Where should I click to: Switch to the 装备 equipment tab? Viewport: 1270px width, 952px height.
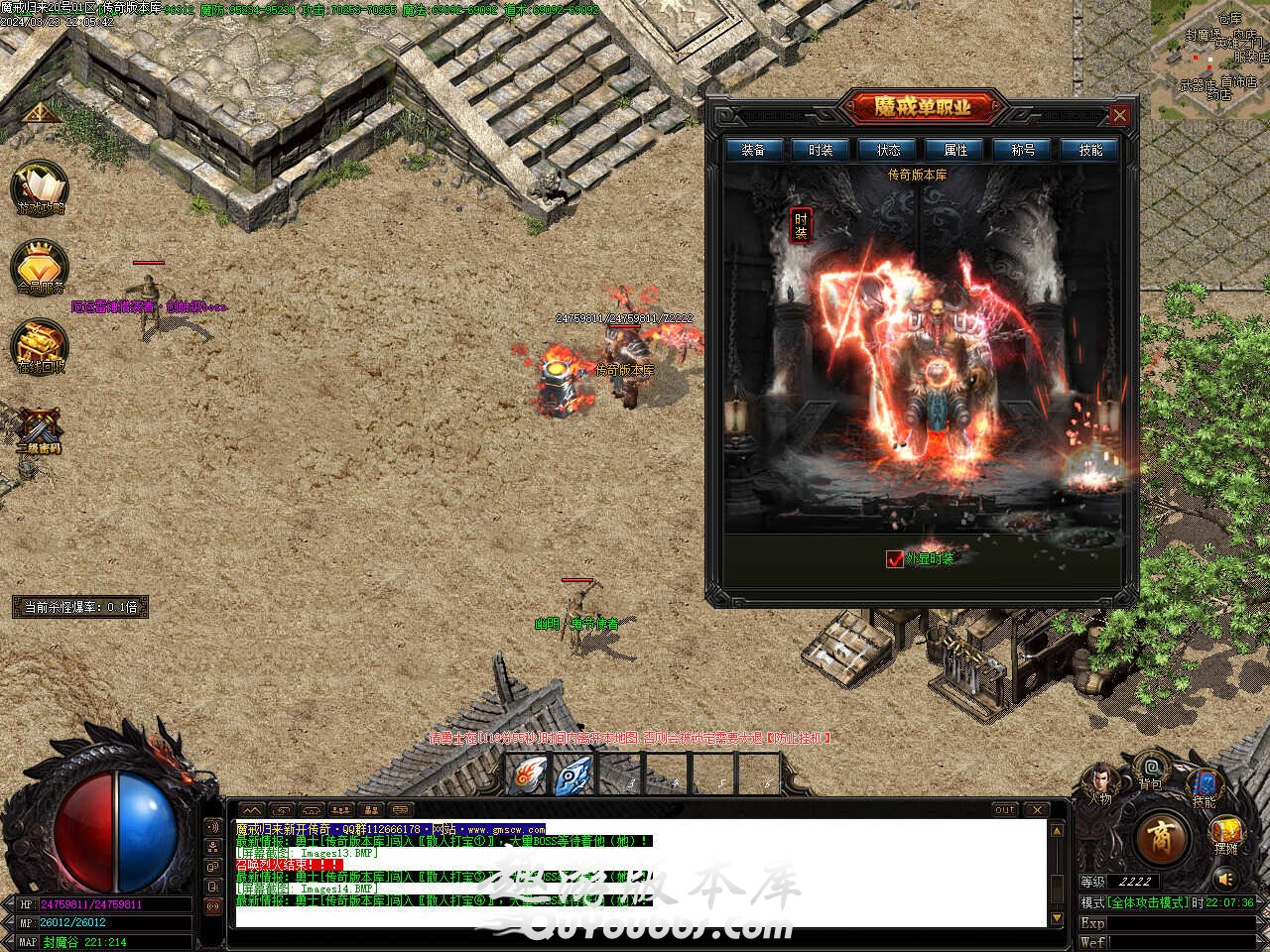[x=754, y=150]
